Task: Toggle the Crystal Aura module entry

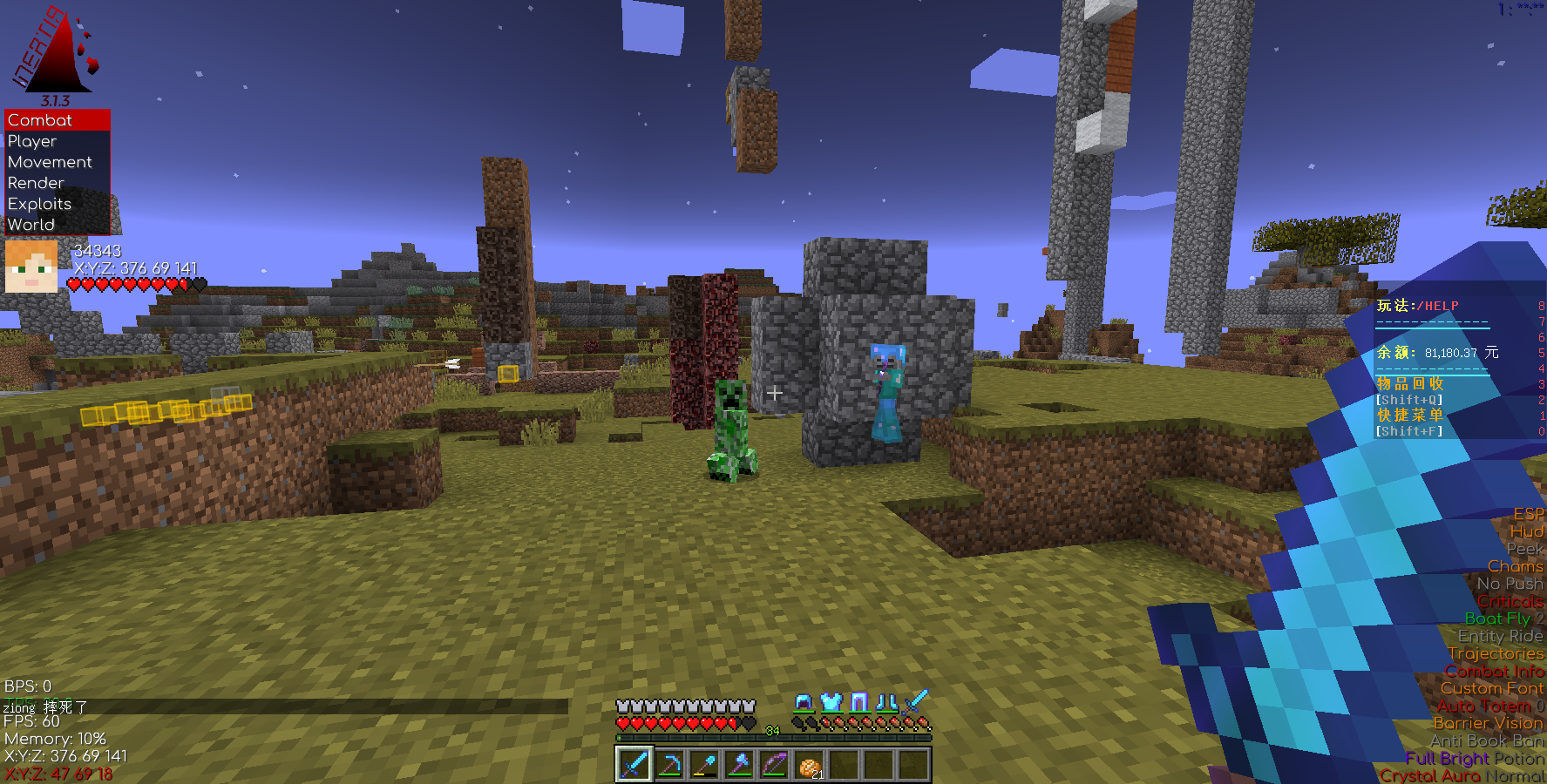Action: tap(1429, 775)
